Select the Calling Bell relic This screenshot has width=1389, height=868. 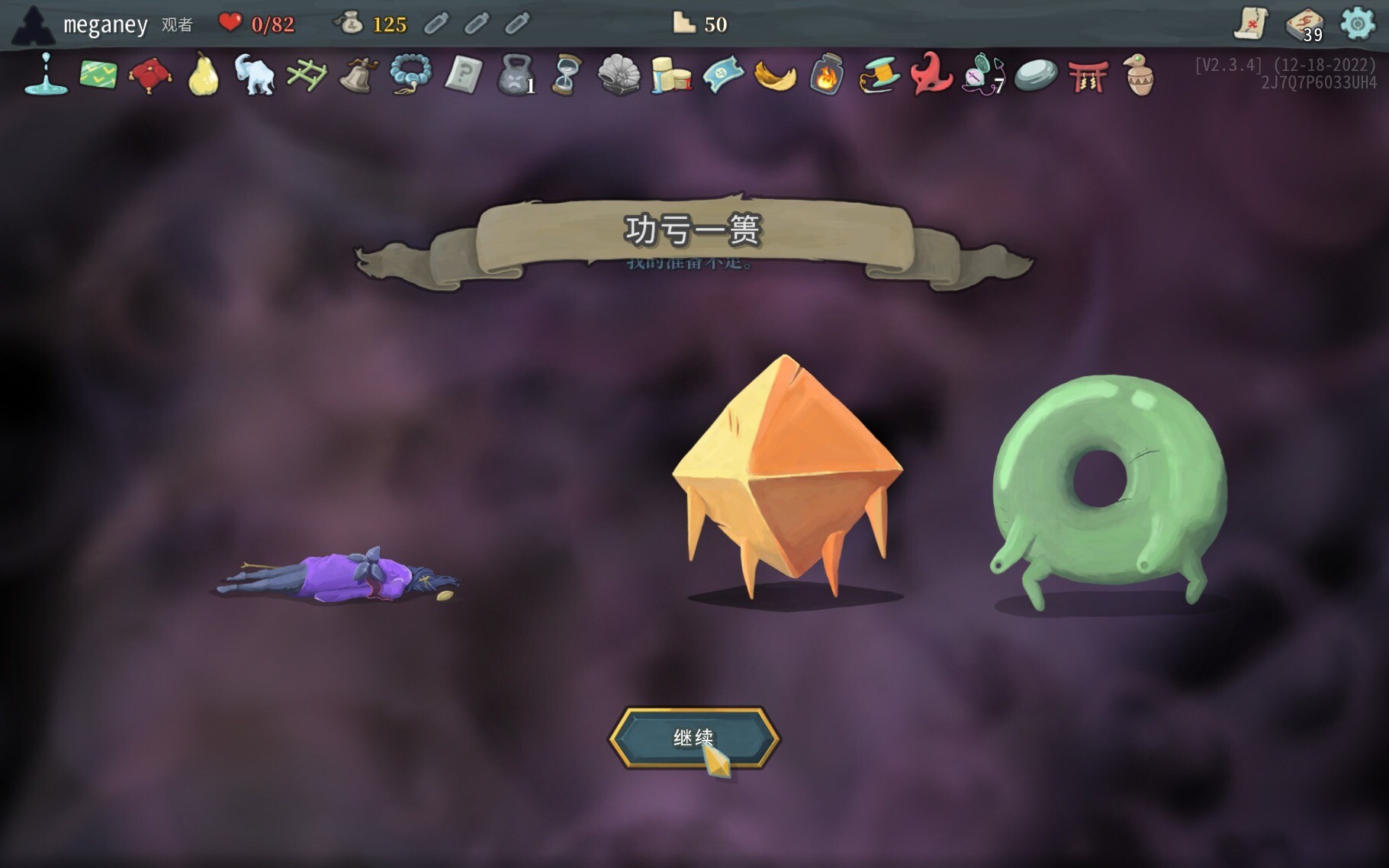[x=358, y=76]
